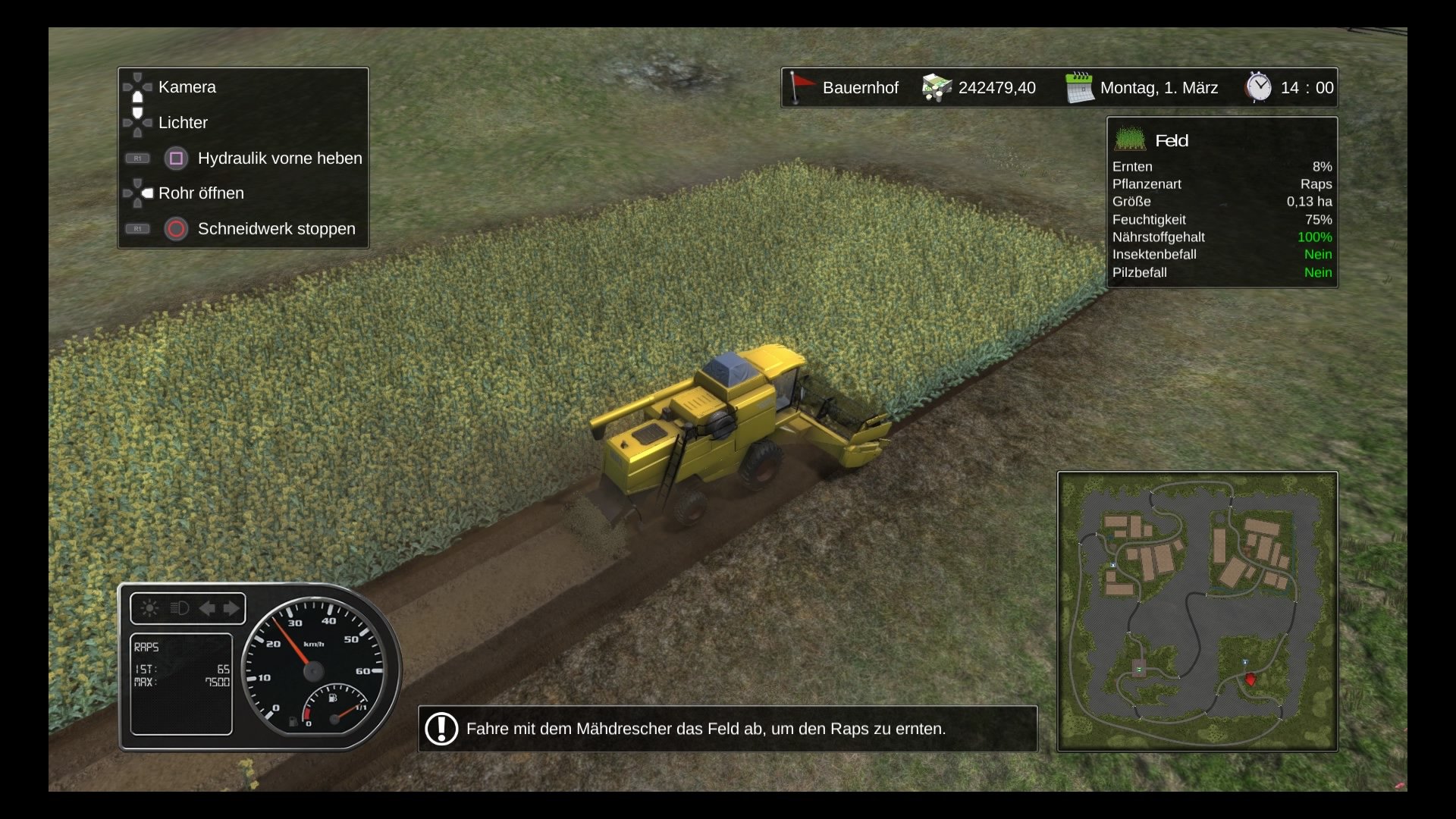Select the red vehicle marker on the minimap
1456x819 pixels.
point(1250,679)
